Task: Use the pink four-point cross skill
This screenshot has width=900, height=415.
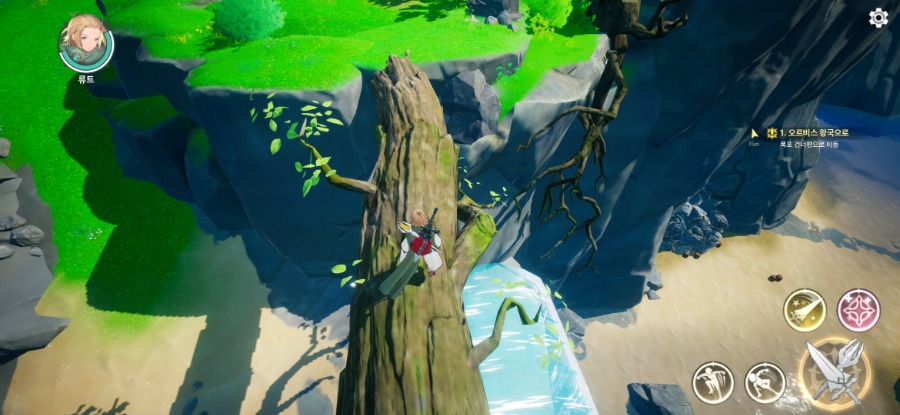Action: 858,310
